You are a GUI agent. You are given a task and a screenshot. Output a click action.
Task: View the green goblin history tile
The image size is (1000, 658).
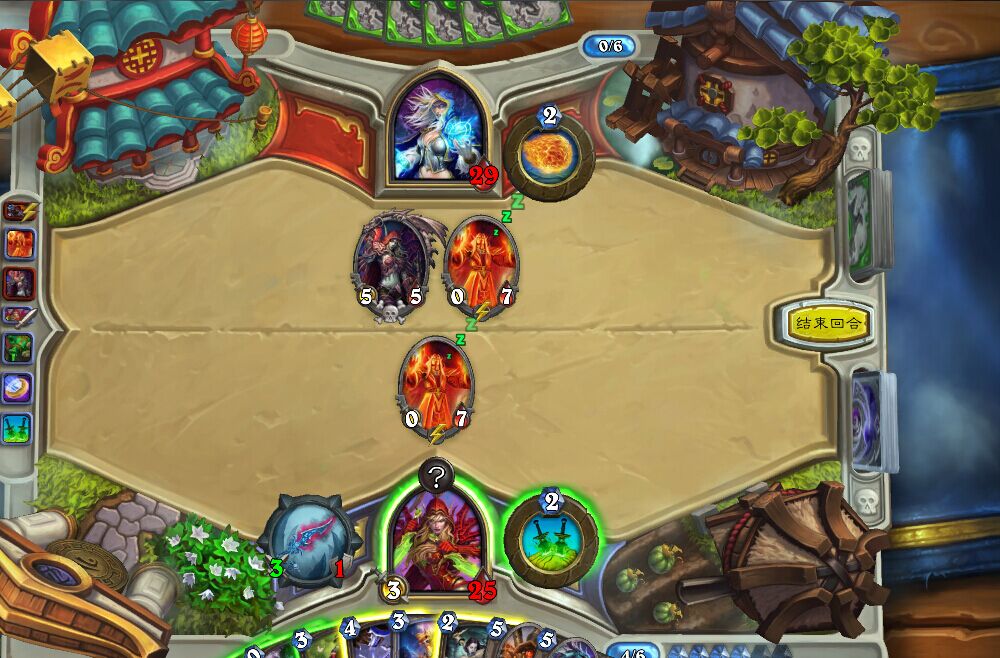click(x=19, y=349)
